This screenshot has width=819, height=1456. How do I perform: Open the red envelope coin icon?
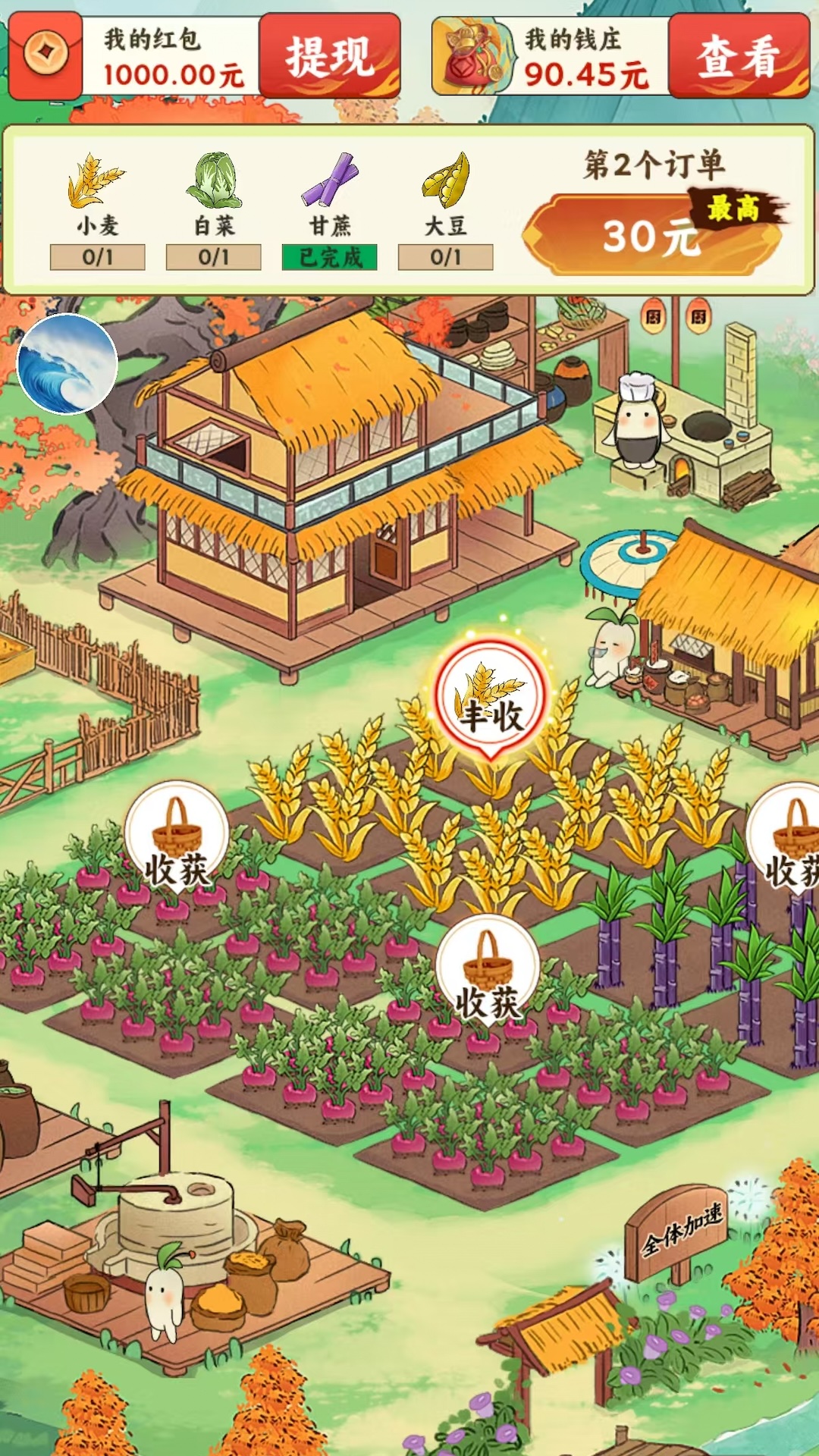click(46, 55)
